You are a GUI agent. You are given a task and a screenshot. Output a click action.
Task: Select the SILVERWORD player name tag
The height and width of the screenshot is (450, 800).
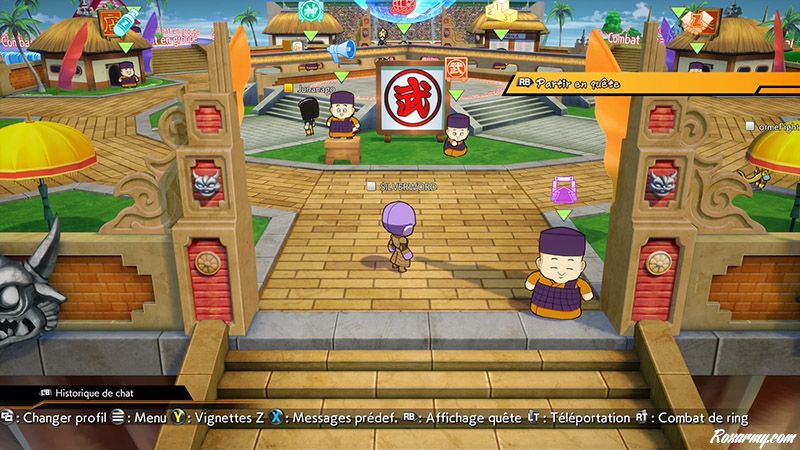coord(403,186)
